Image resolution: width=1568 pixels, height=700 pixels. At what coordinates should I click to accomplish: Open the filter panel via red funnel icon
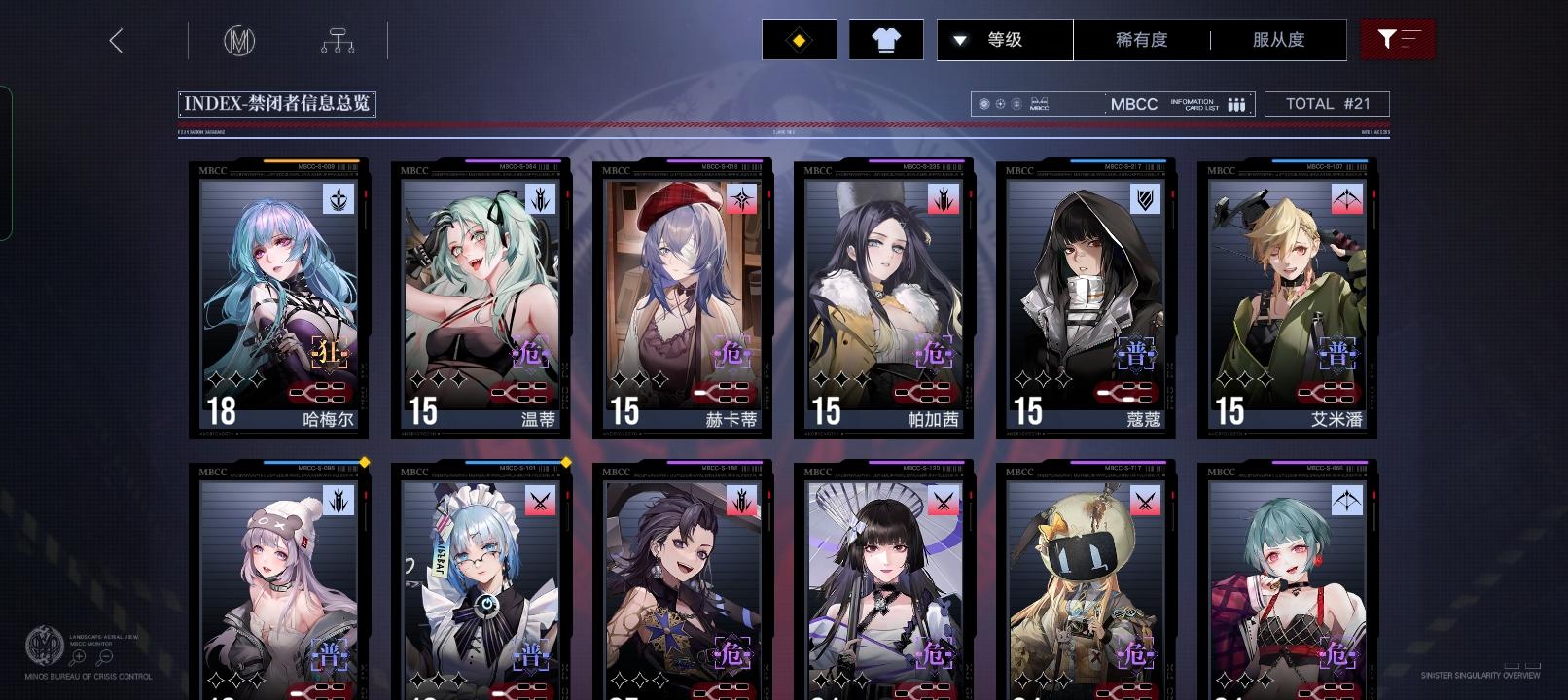(x=1398, y=39)
